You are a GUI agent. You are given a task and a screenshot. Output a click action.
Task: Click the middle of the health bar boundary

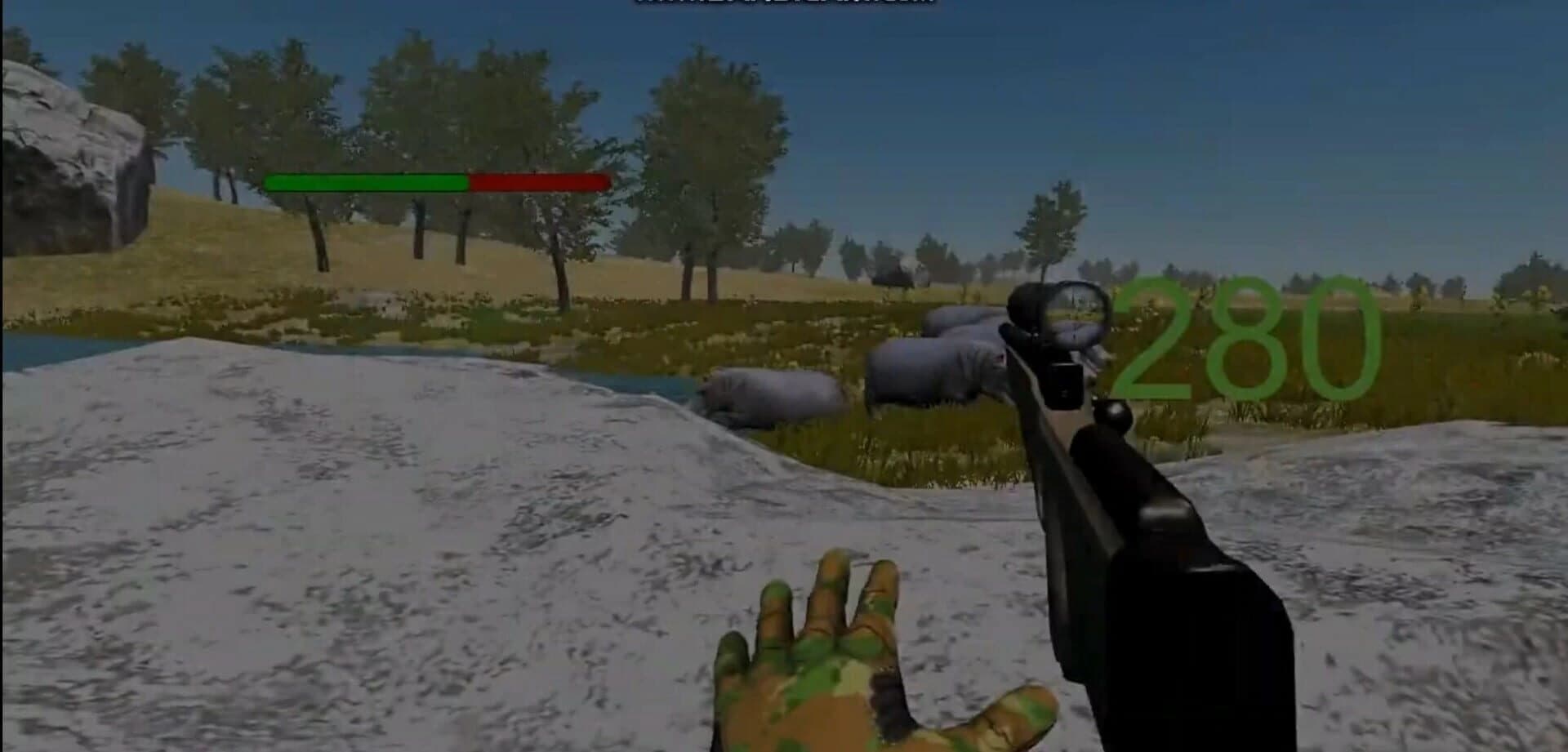[468, 182]
